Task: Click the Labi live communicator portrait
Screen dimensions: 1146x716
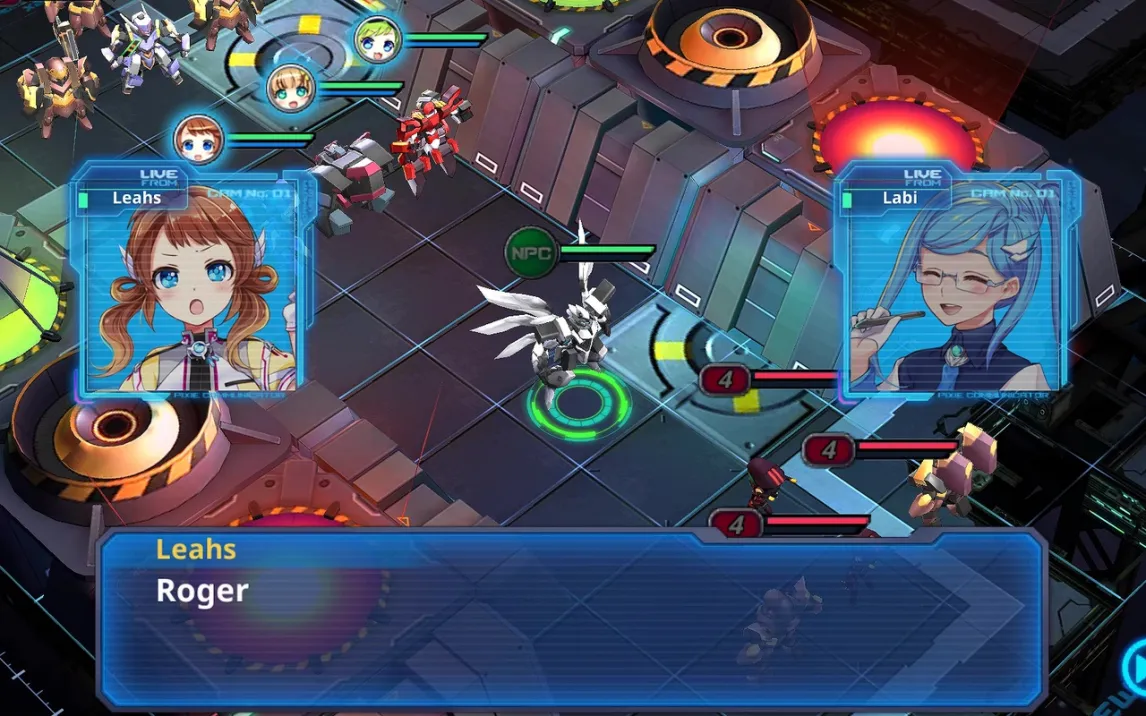Action: [954, 287]
